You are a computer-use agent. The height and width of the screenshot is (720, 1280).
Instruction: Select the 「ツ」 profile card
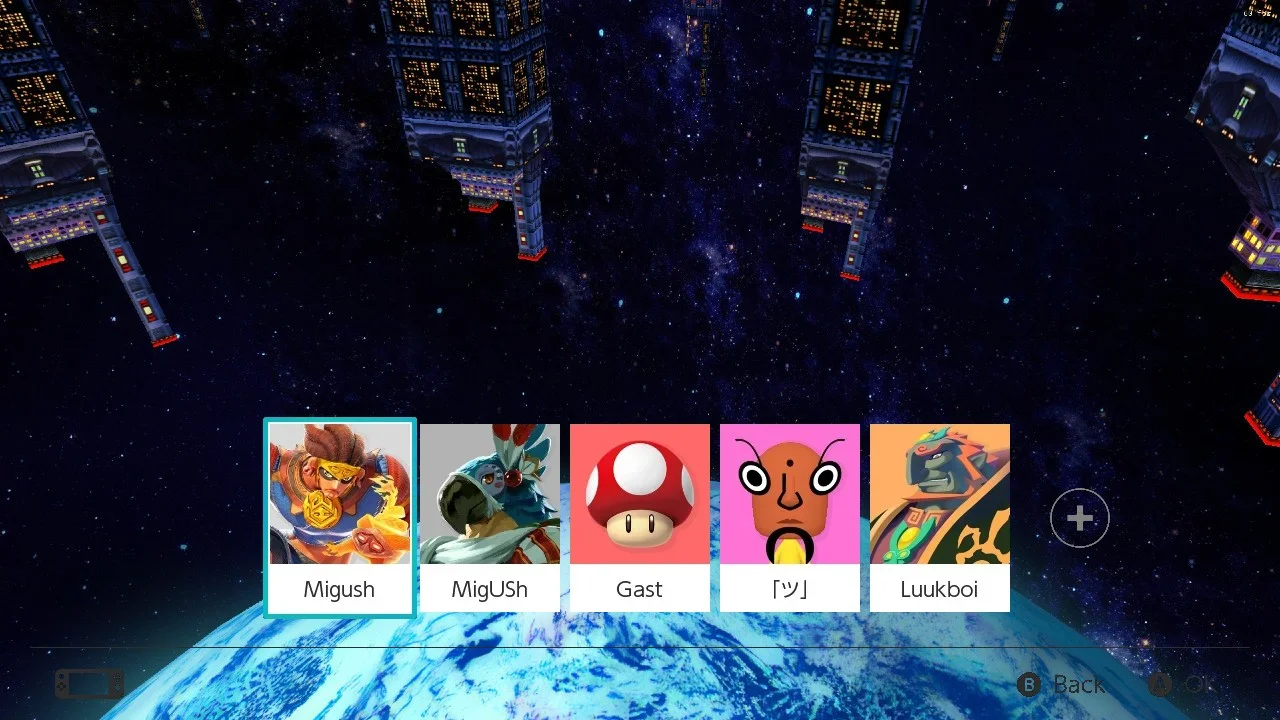click(789, 516)
